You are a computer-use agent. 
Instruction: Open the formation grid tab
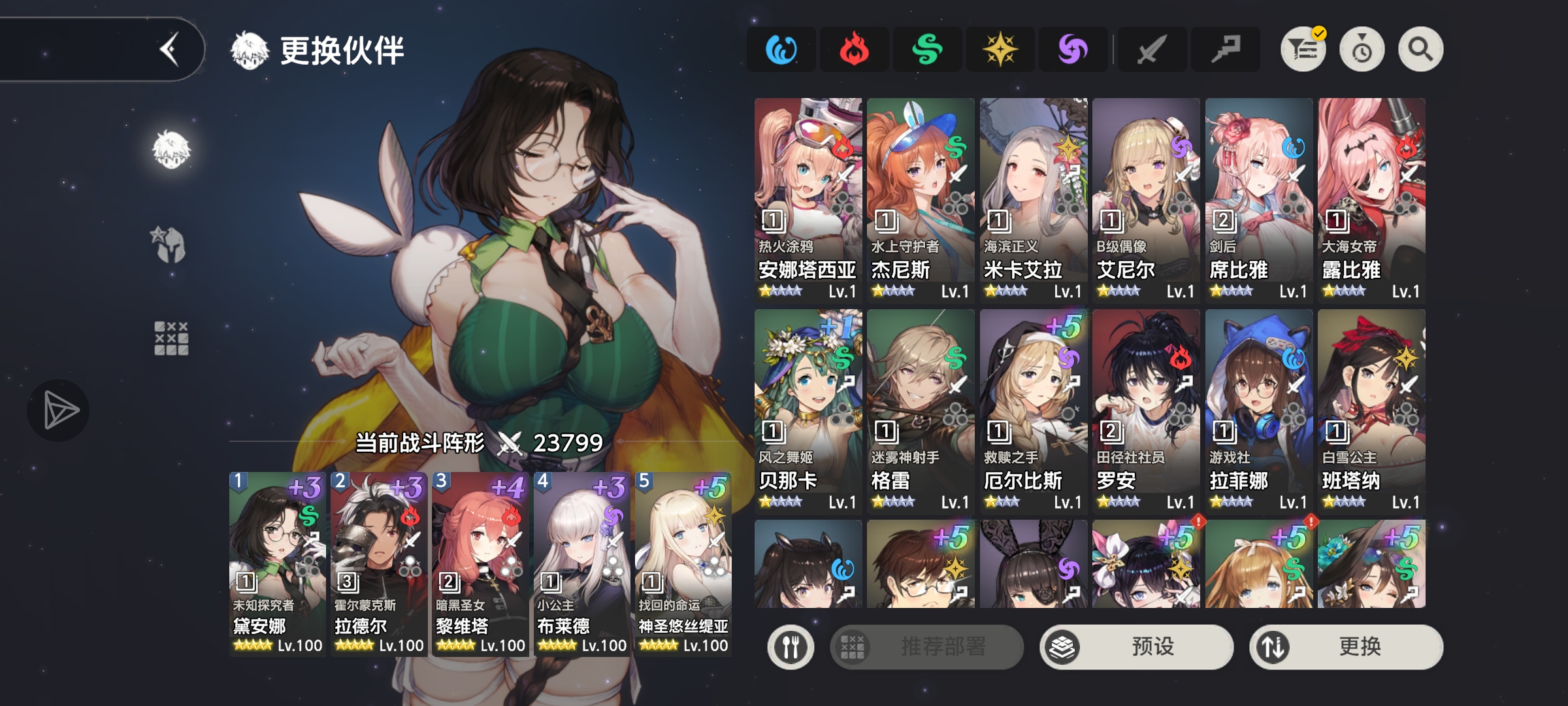[171, 338]
